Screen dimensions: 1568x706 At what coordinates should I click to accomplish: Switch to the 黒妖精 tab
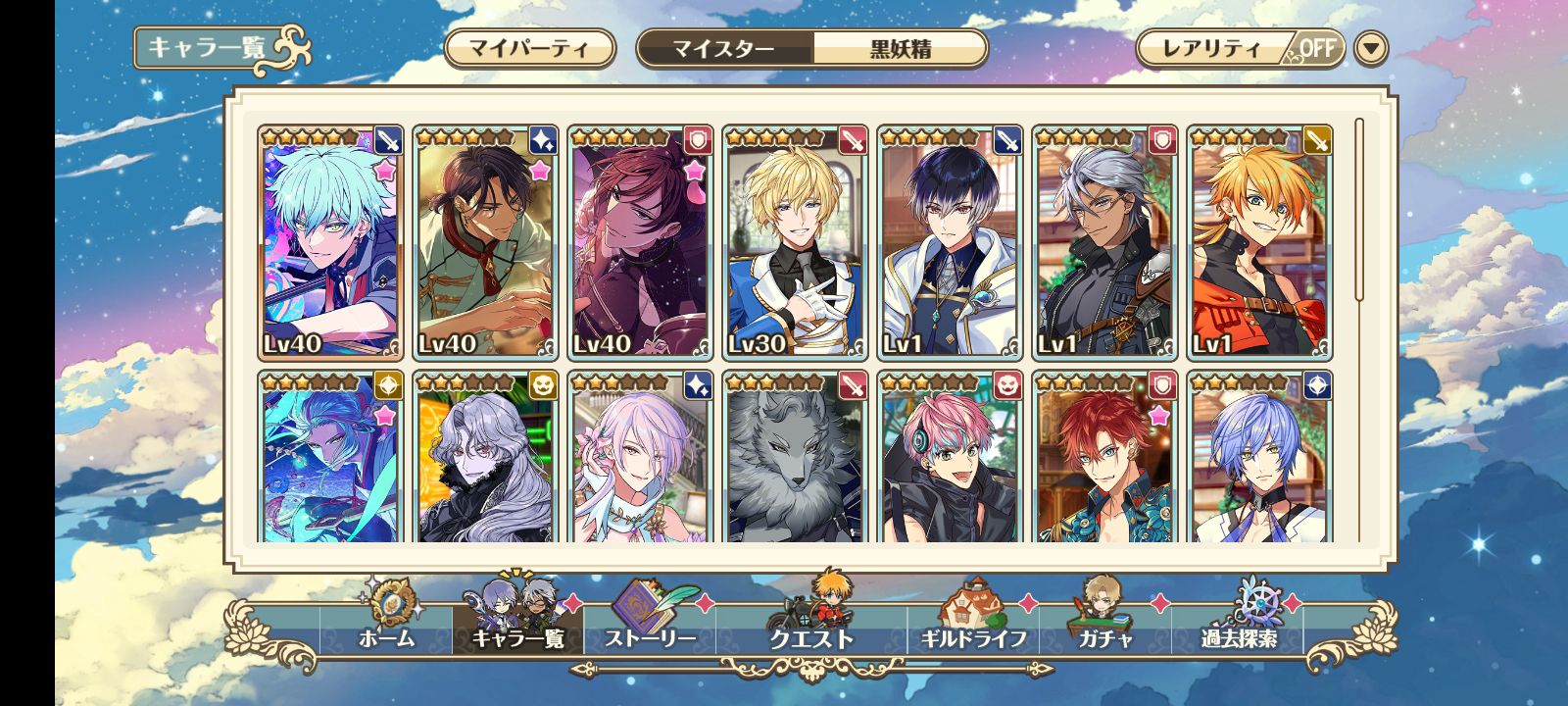[900, 48]
